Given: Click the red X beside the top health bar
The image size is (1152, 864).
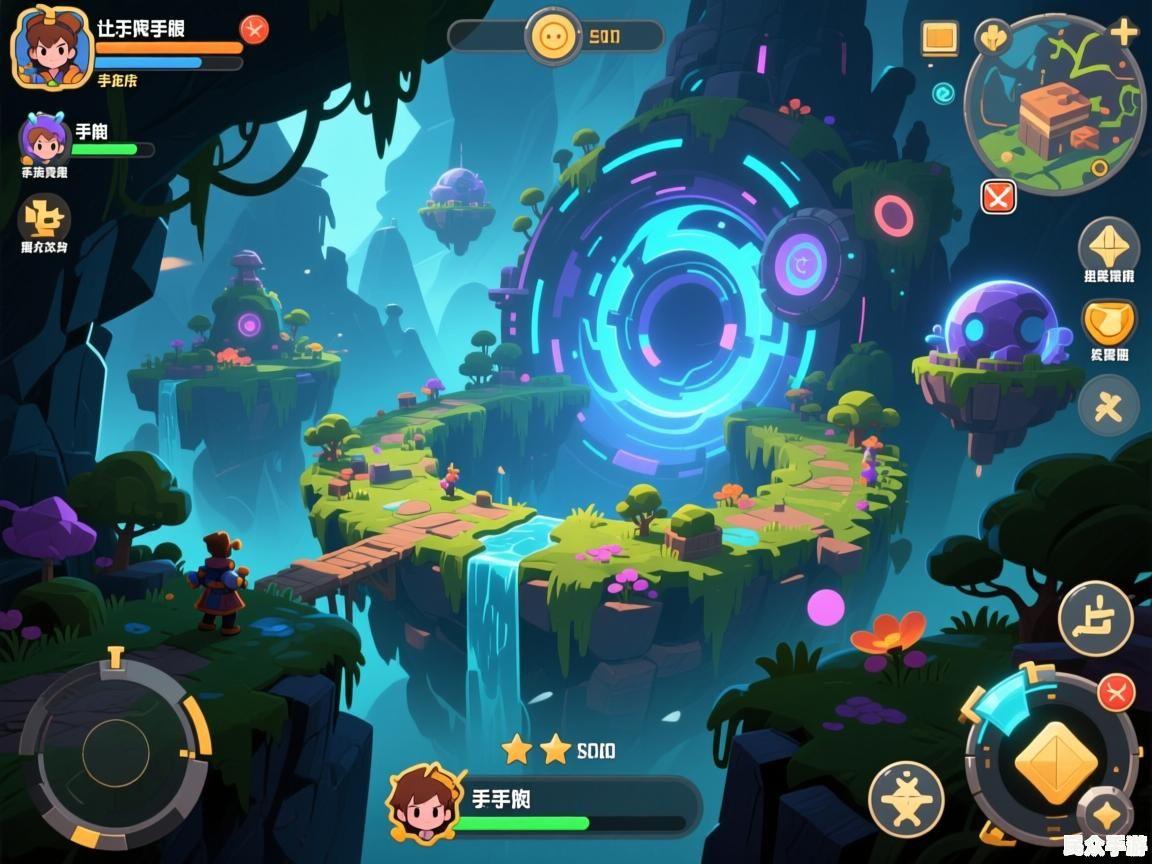Looking at the screenshot, I should tap(255, 30).
